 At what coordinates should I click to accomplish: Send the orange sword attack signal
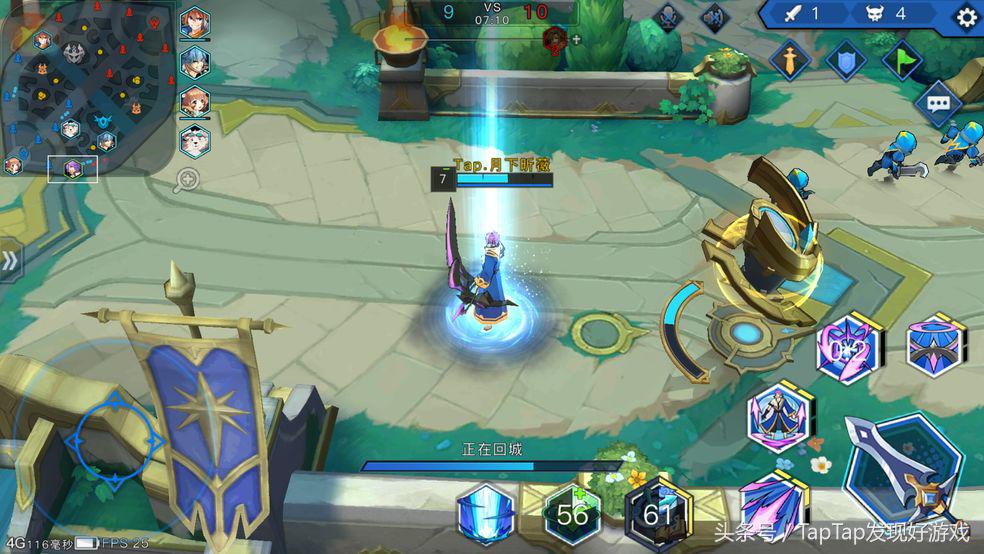coord(789,60)
